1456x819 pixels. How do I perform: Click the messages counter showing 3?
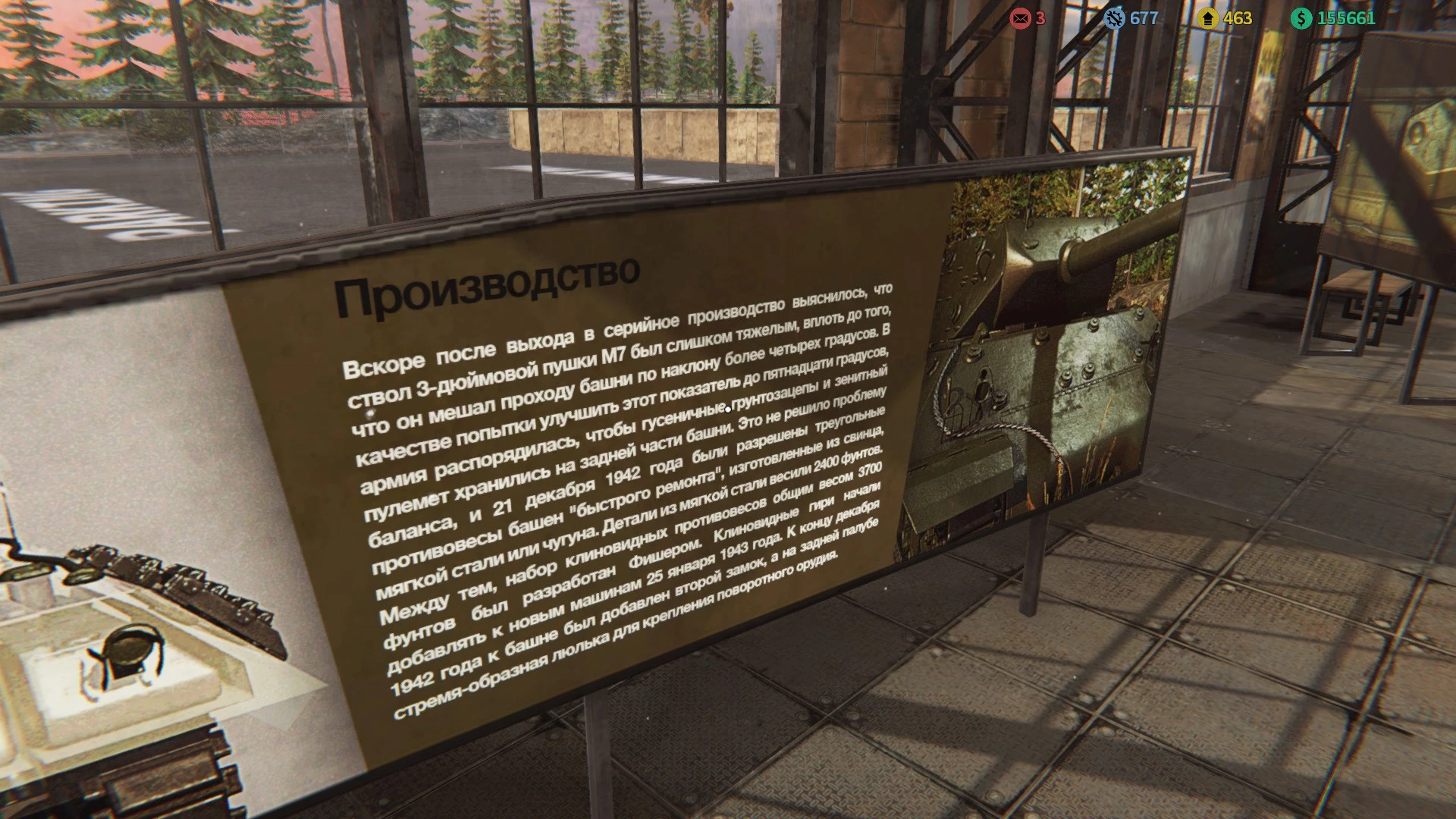(x=1042, y=18)
